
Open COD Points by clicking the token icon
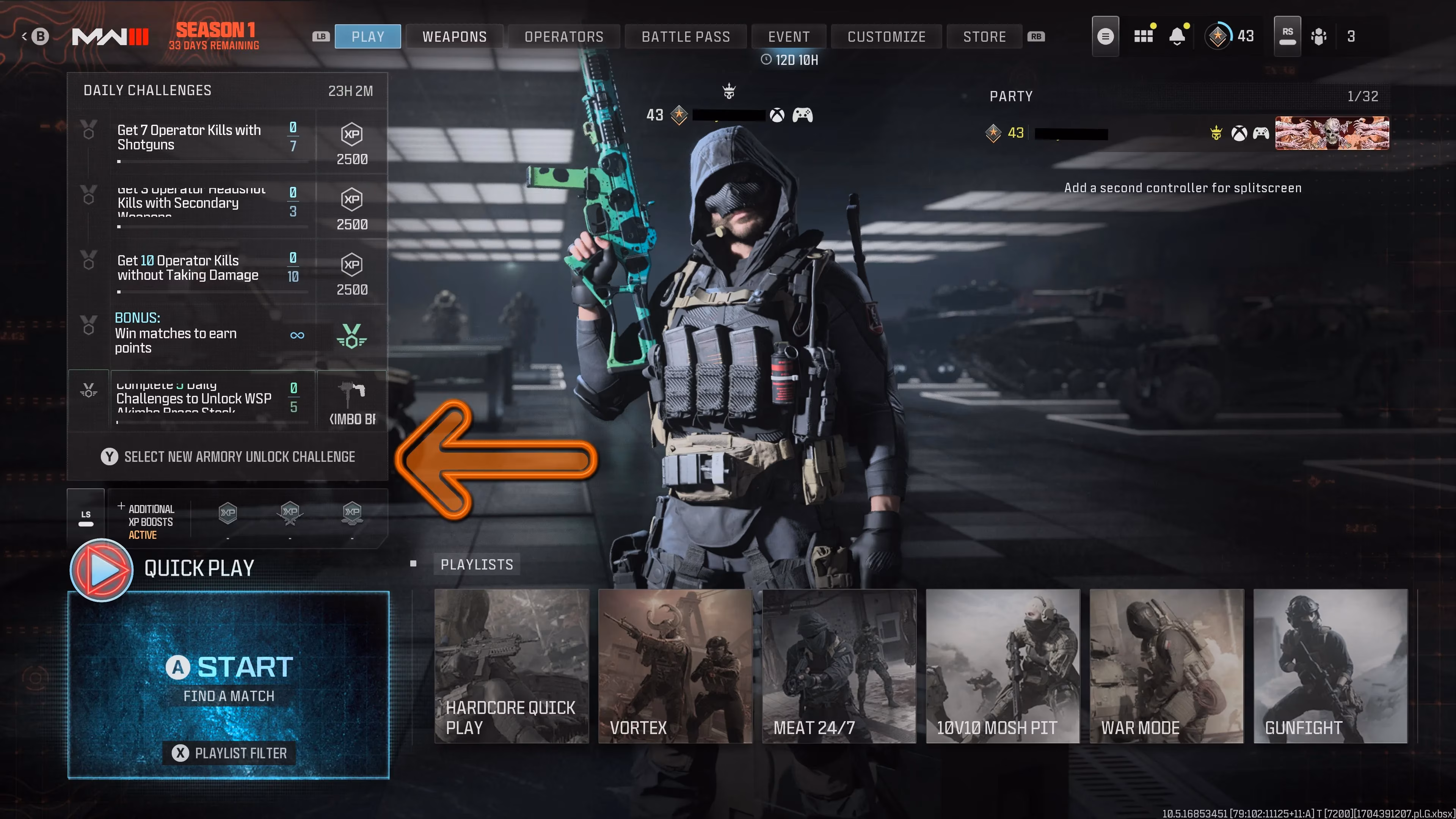pos(1319,36)
